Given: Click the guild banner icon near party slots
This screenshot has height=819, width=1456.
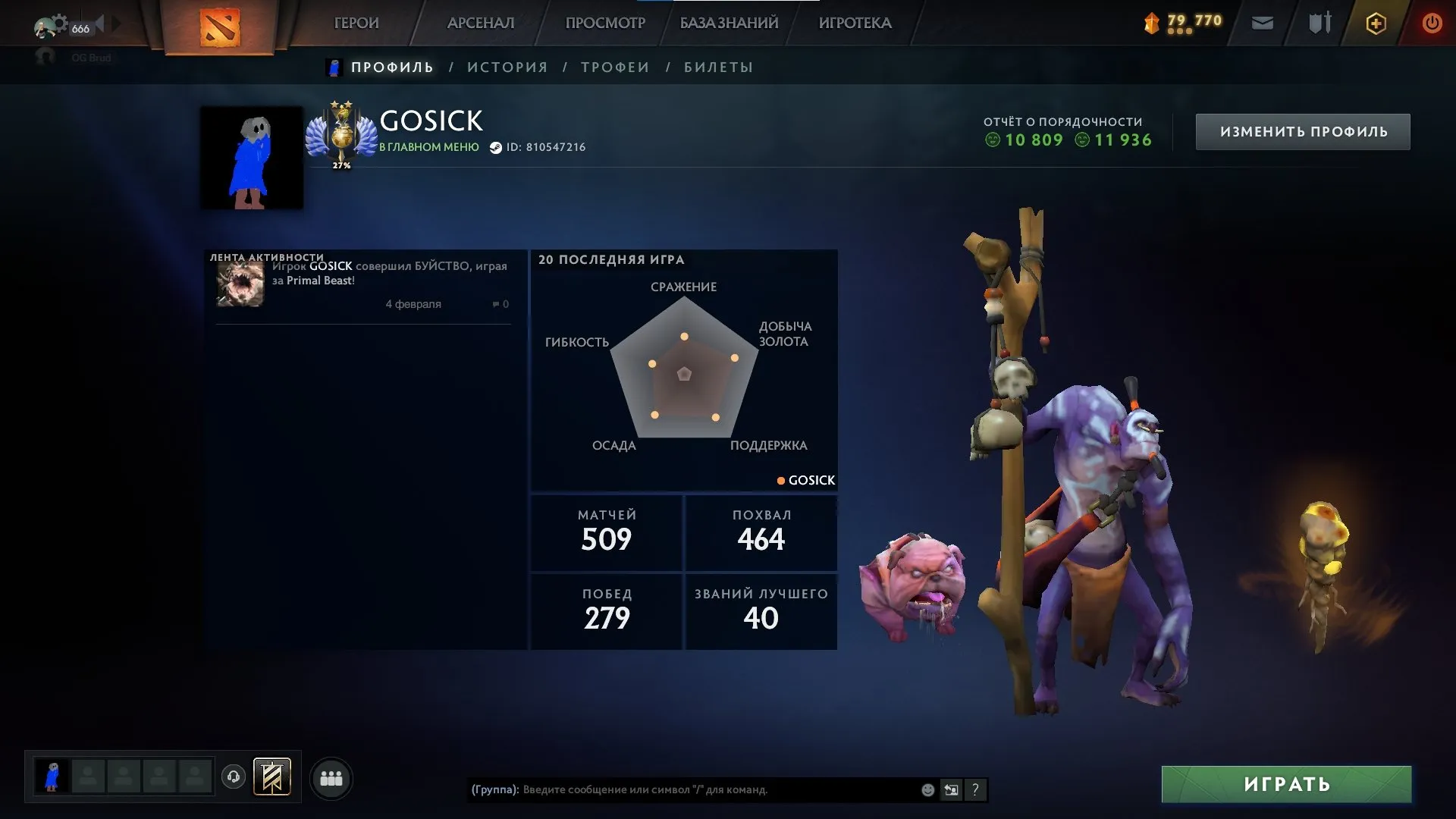Looking at the screenshot, I should click(x=272, y=777).
